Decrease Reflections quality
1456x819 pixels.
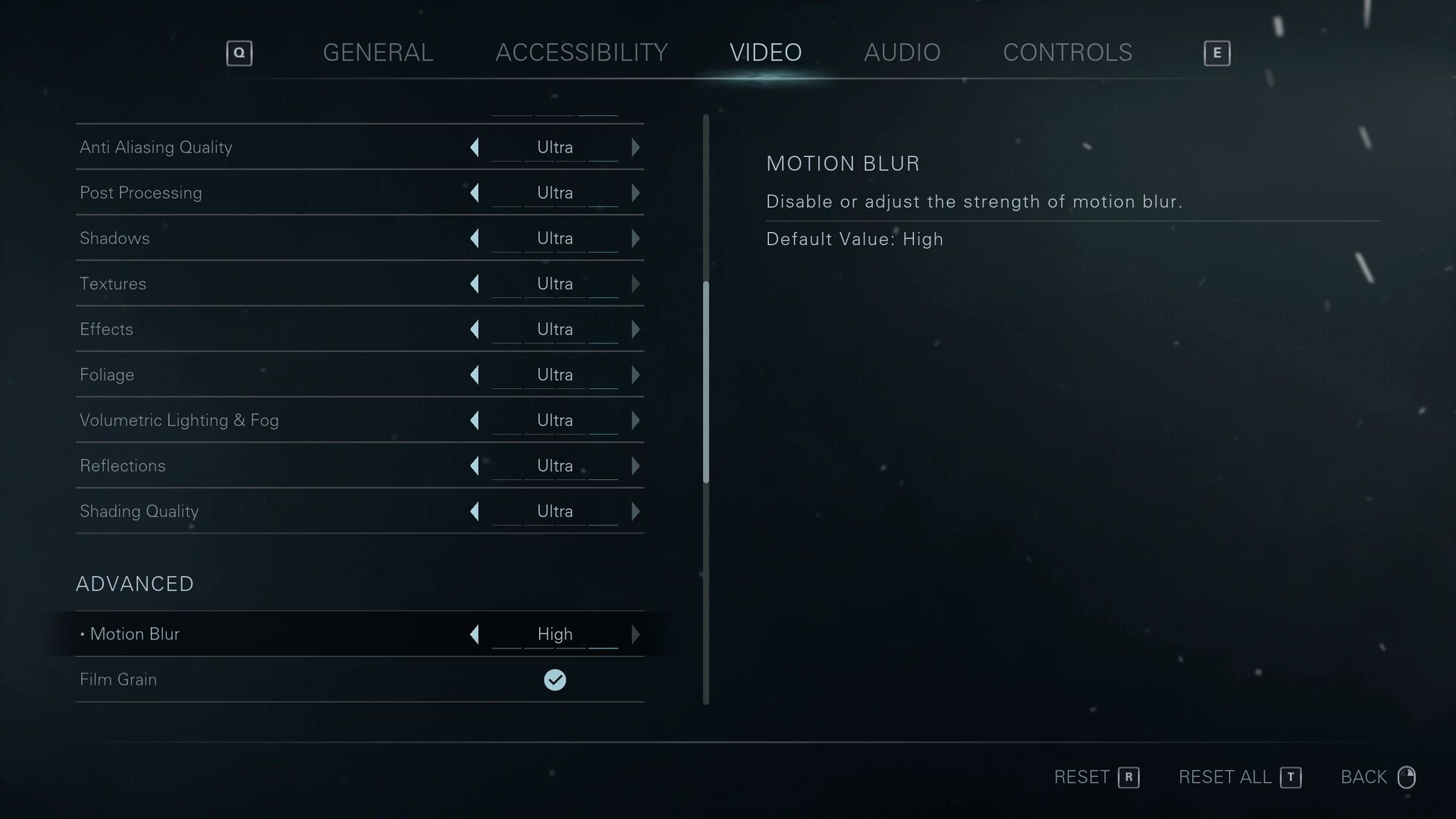(475, 466)
